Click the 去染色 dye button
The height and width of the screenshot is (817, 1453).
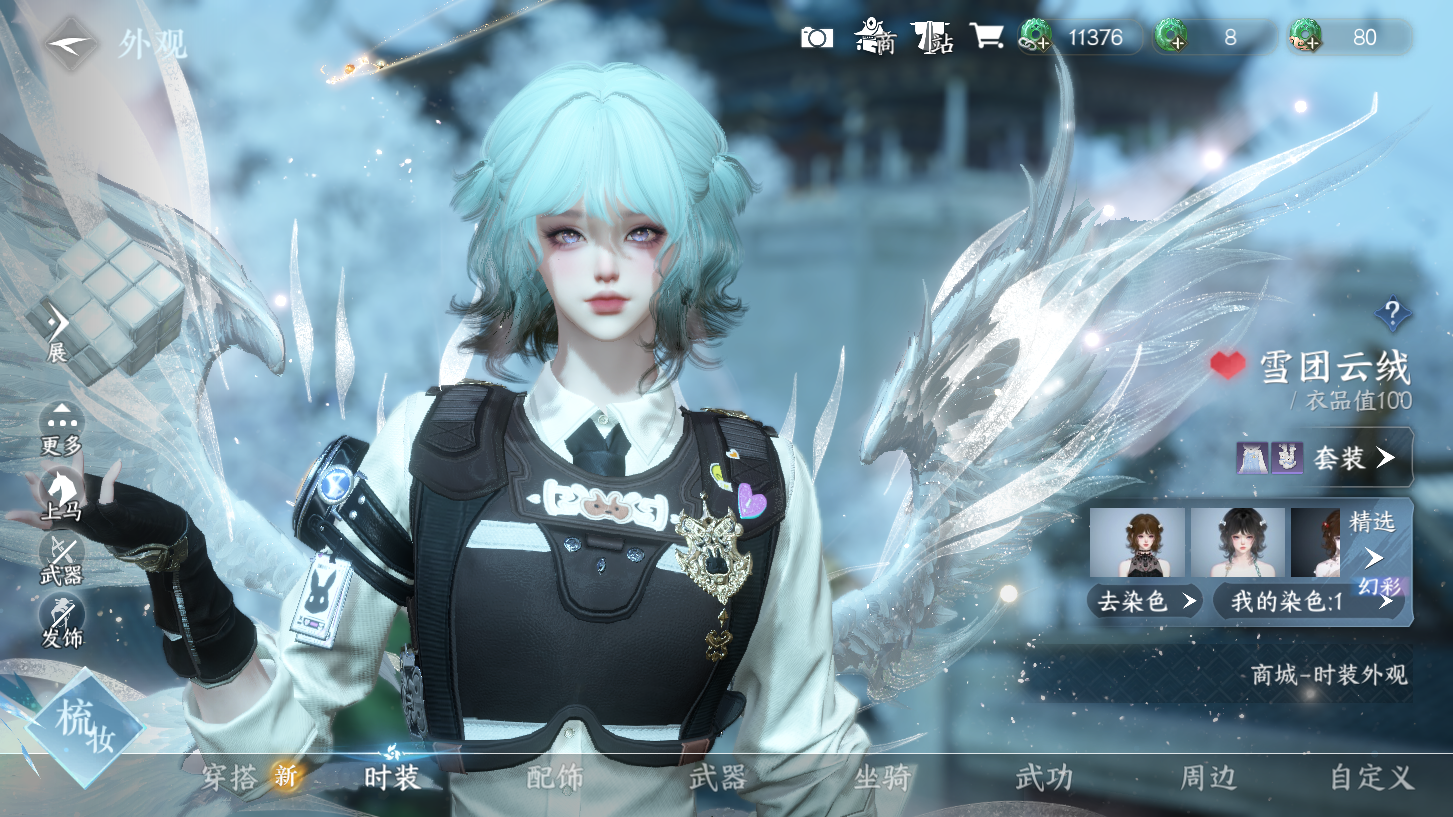point(1146,601)
